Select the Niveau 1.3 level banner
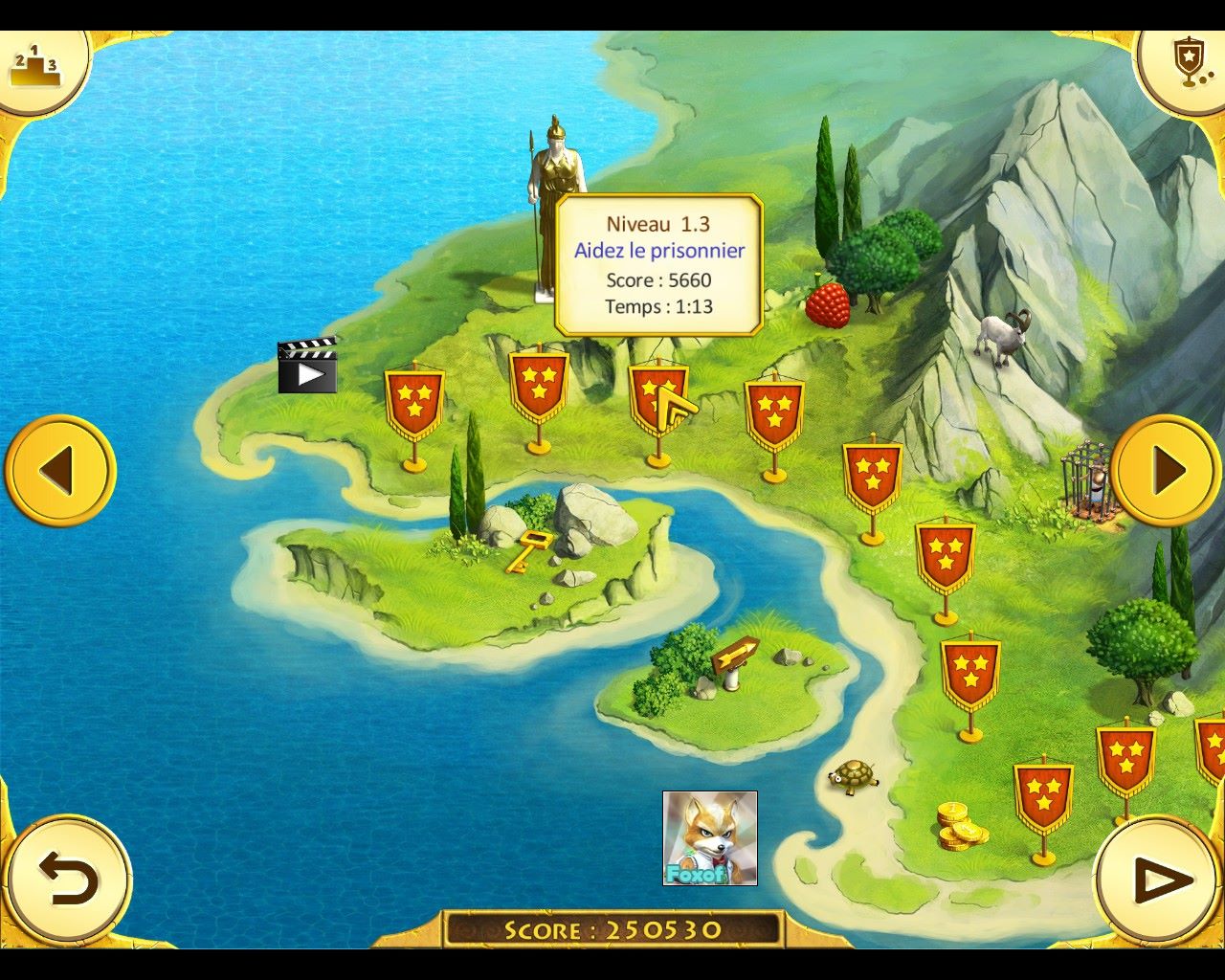The height and width of the screenshot is (980, 1225). coord(657,398)
